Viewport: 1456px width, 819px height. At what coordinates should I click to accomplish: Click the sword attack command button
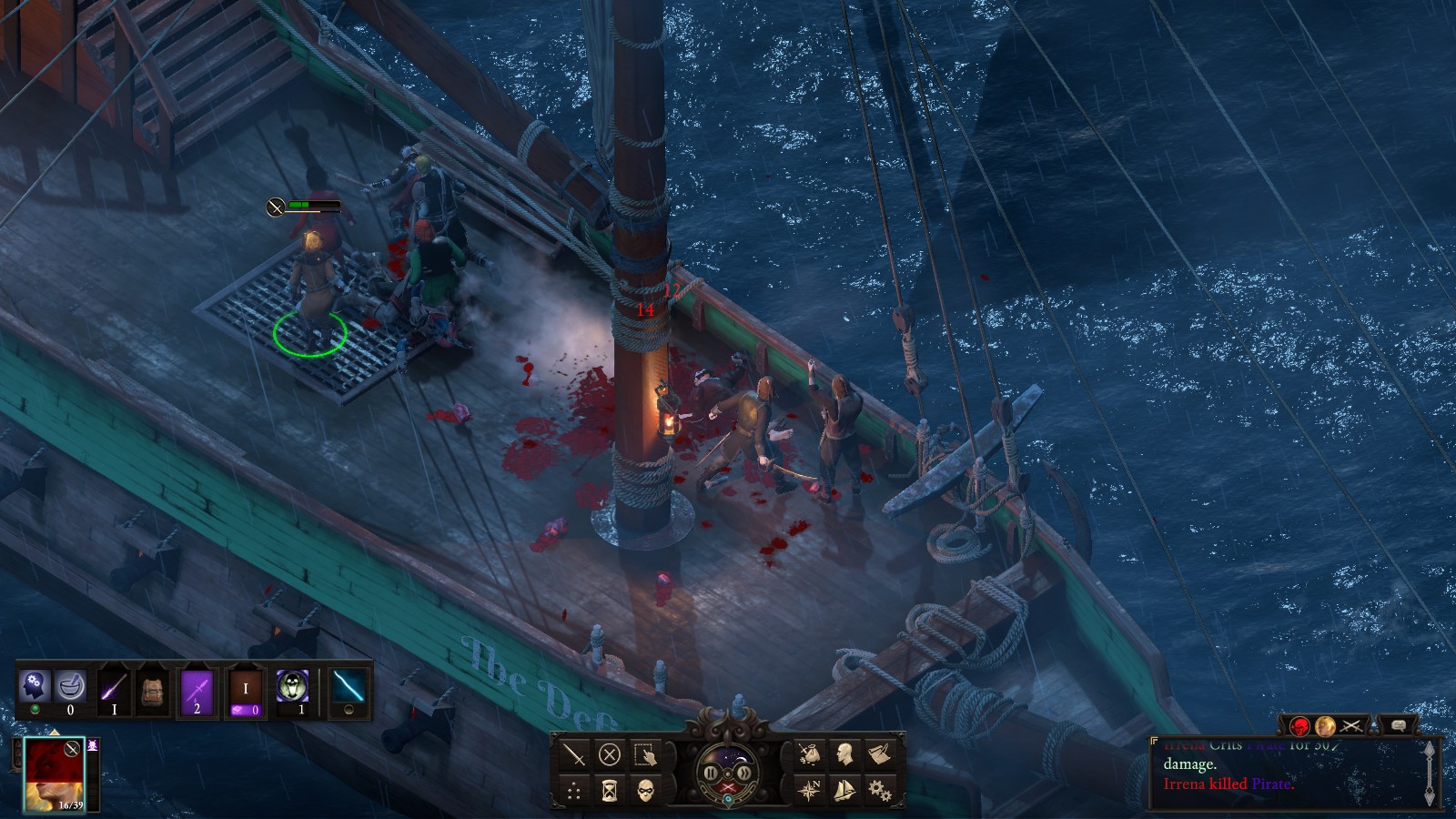click(574, 754)
